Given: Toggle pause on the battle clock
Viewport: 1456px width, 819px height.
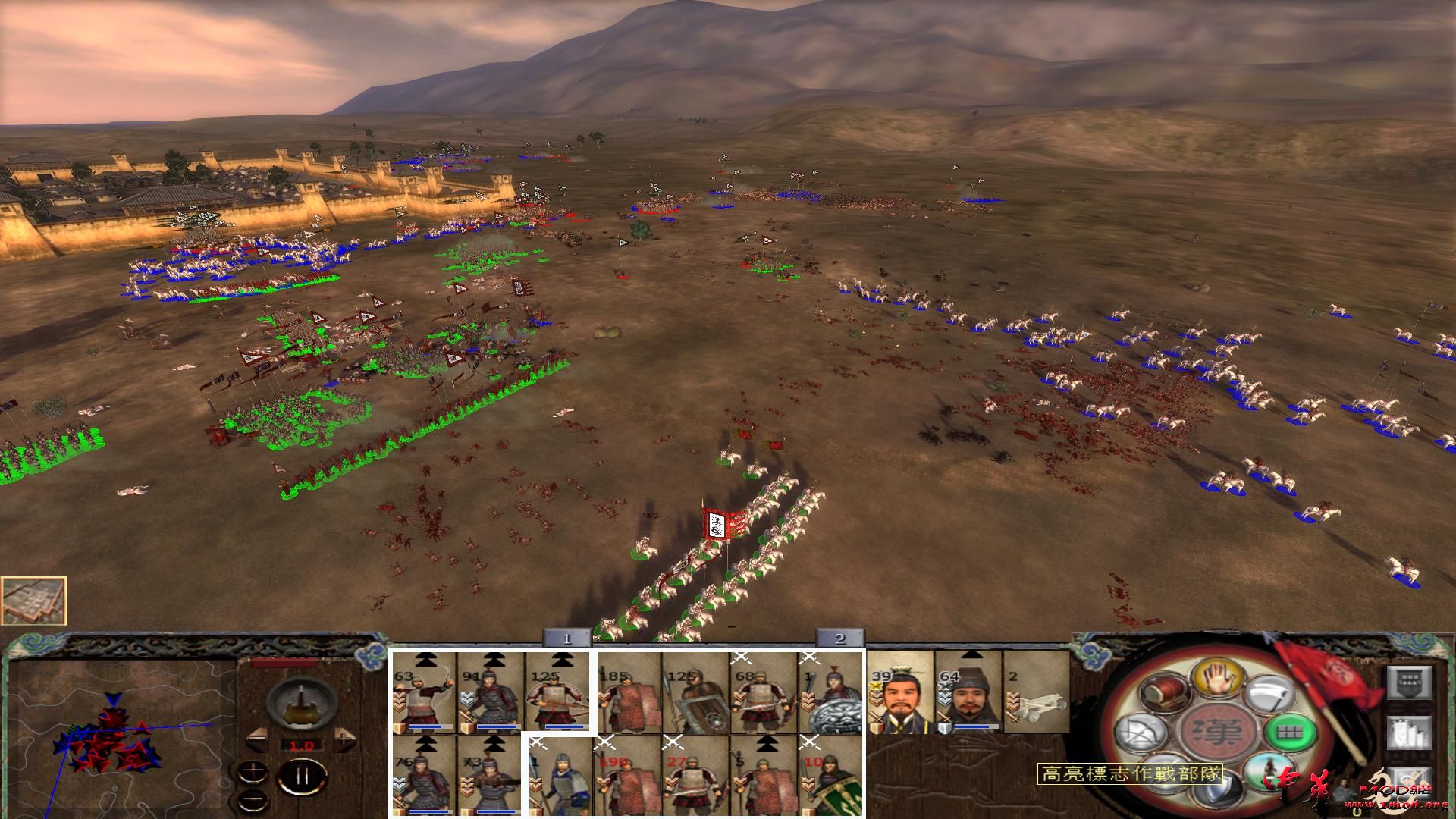Looking at the screenshot, I should click(x=302, y=776).
